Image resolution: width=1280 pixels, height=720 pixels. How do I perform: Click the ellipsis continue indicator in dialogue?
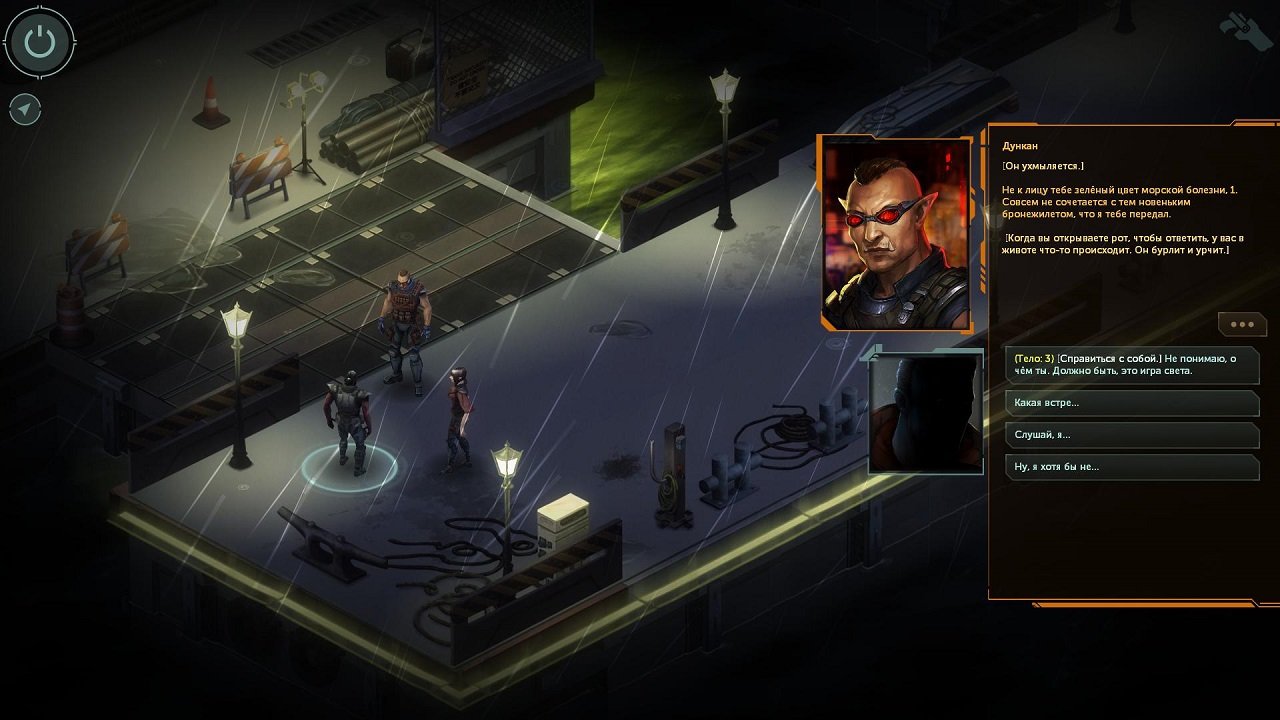click(1242, 323)
